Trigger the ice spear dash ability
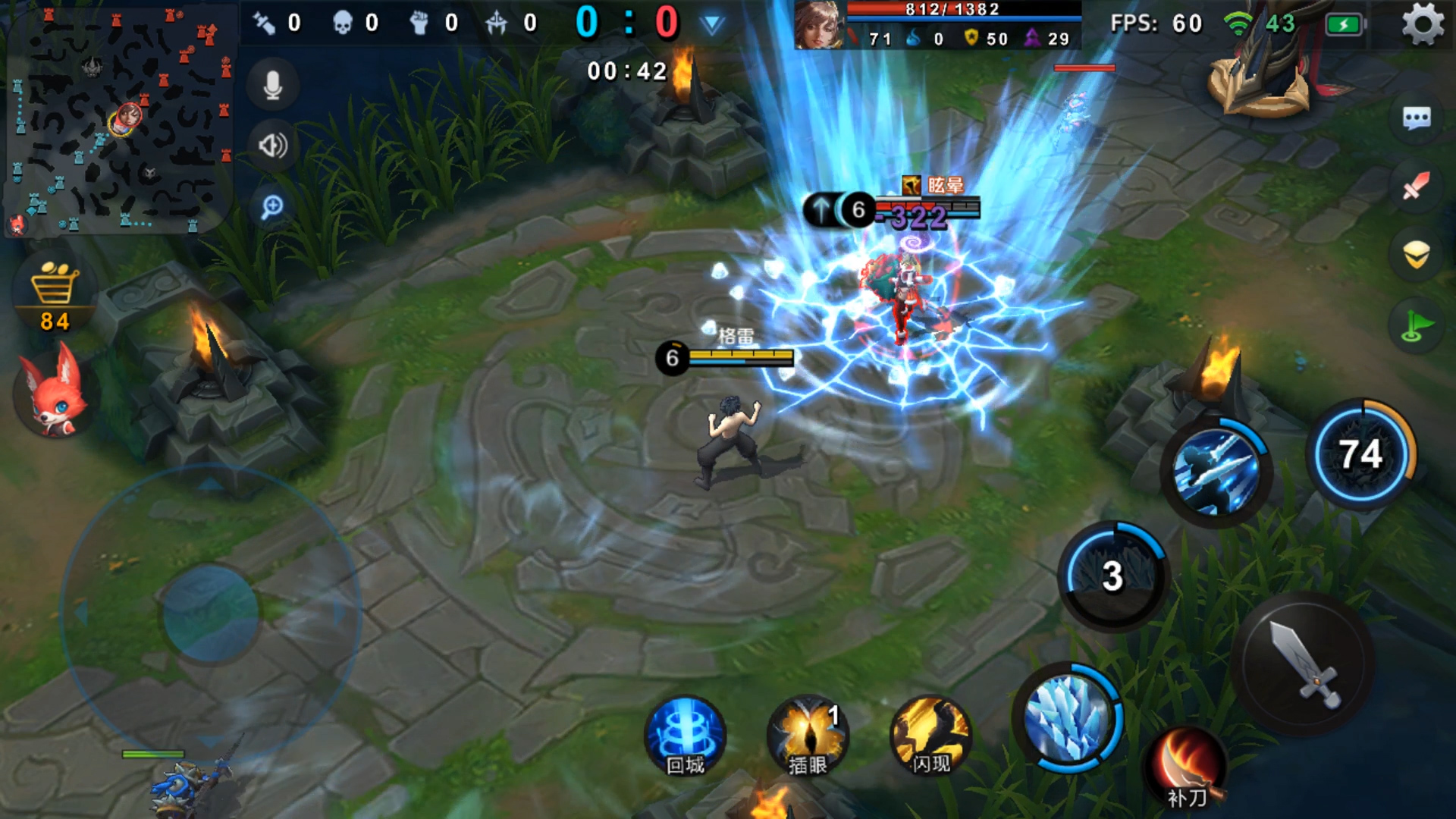The width and height of the screenshot is (1456, 819). tap(1216, 470)
